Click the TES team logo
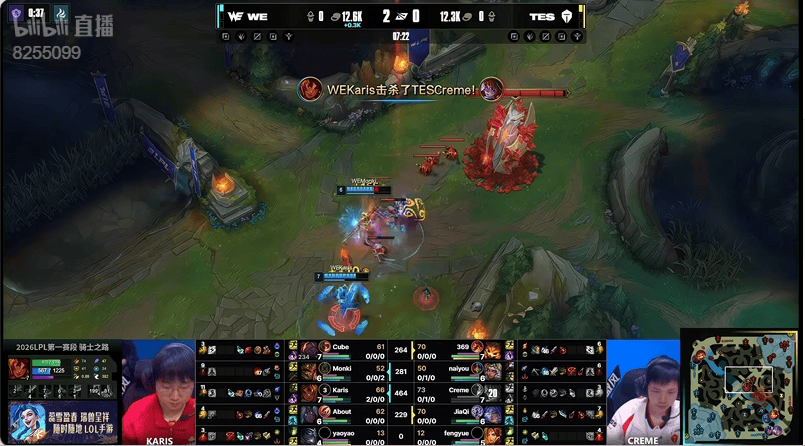This screenshot has height=446, width=805. (570, 16)
